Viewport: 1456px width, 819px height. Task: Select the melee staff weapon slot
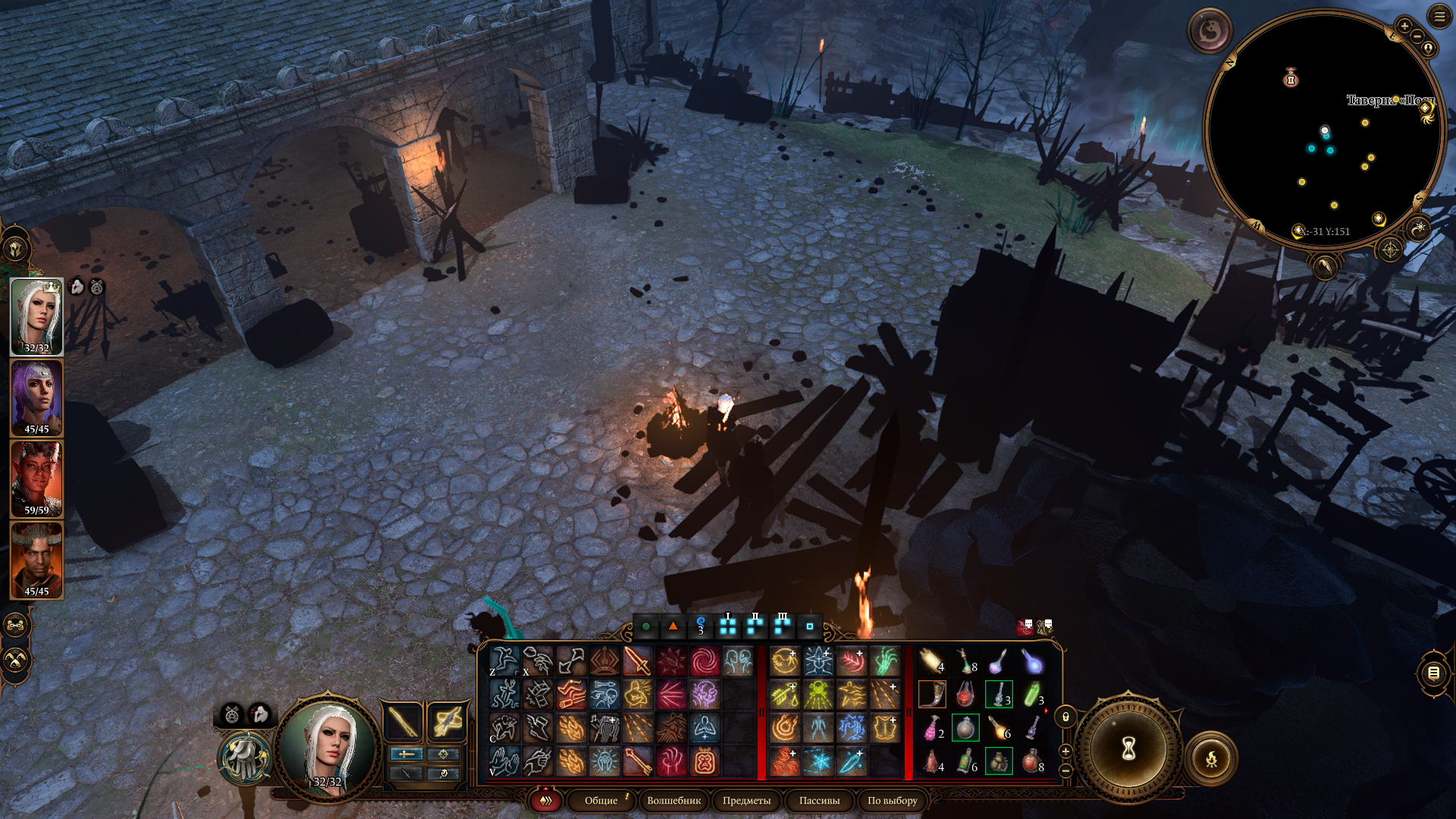tap(403, 721)
